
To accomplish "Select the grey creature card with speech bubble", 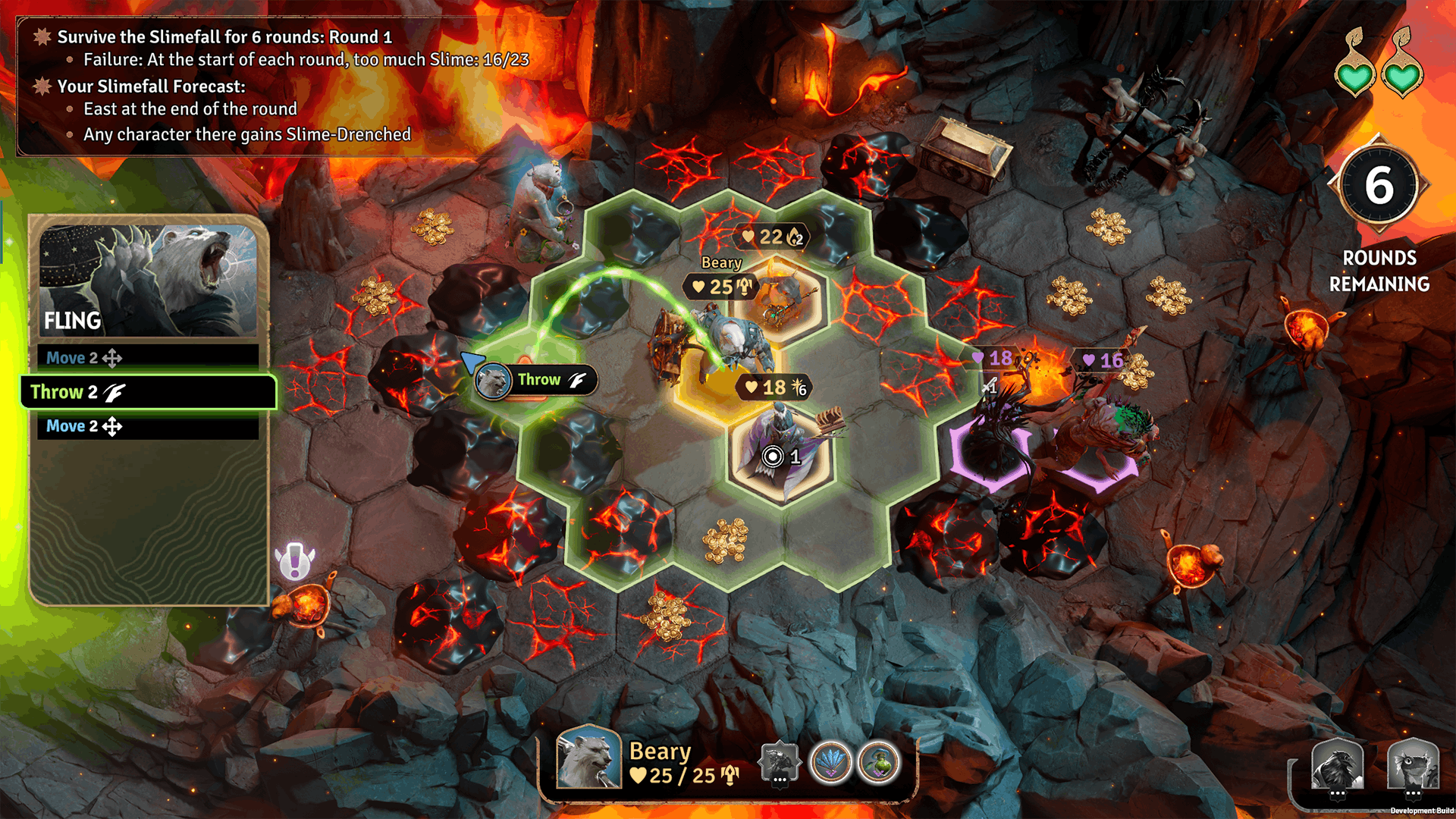I will tap(779, 761).
